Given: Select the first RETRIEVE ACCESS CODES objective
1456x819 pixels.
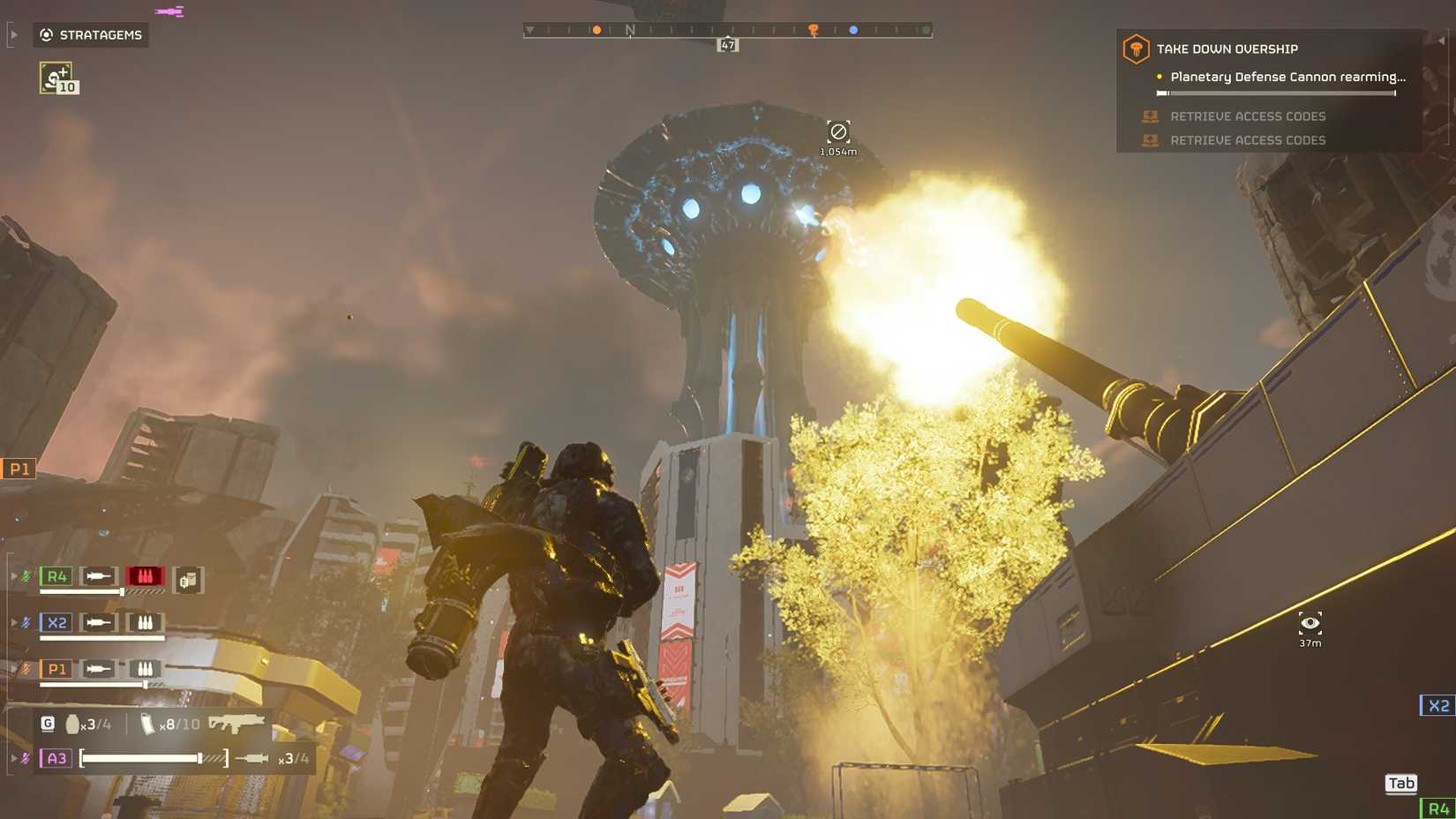Looking at the screenshot, I should click(x=1249, y=116).
